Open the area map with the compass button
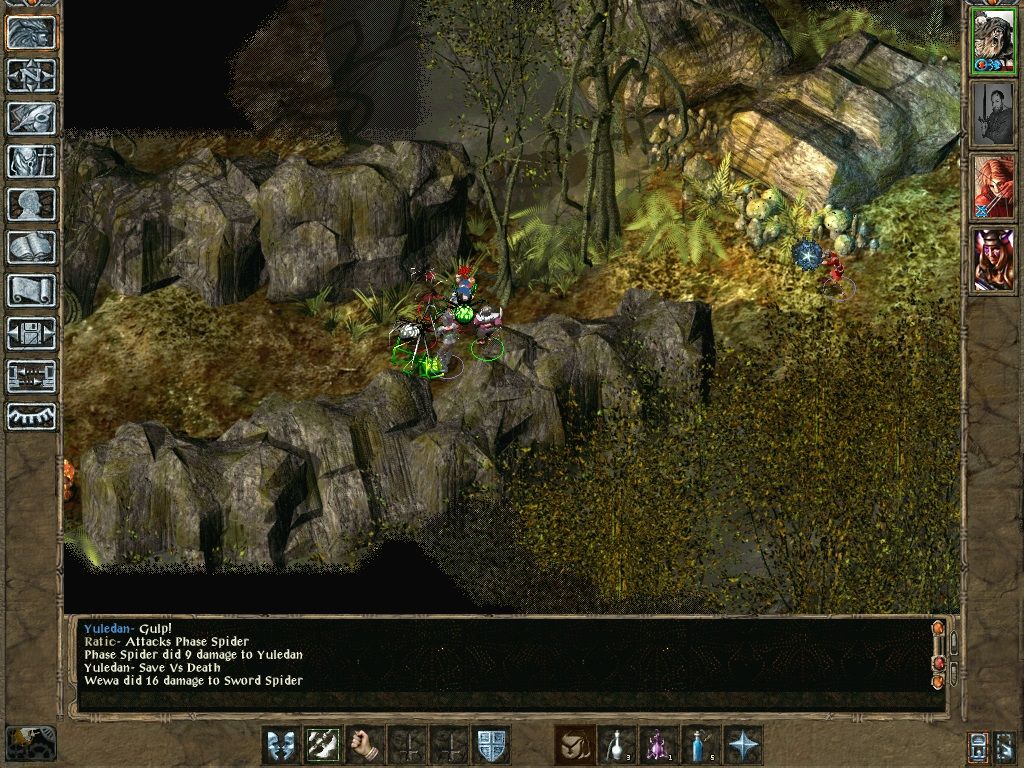1024x768 pixels. [x=32, y=75]
